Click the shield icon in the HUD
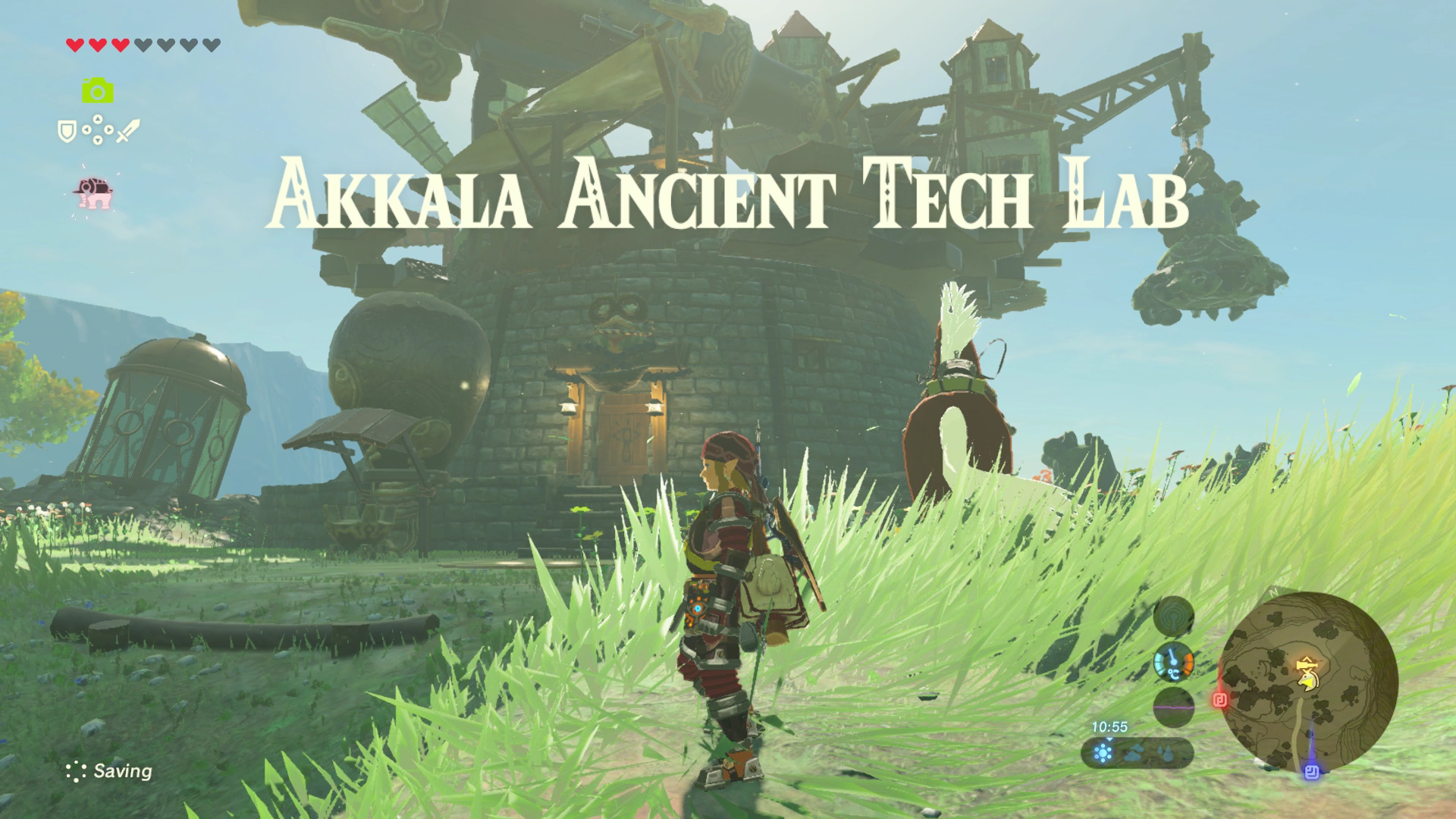Viewport: 1456px width, 819px height. (67, 130)
